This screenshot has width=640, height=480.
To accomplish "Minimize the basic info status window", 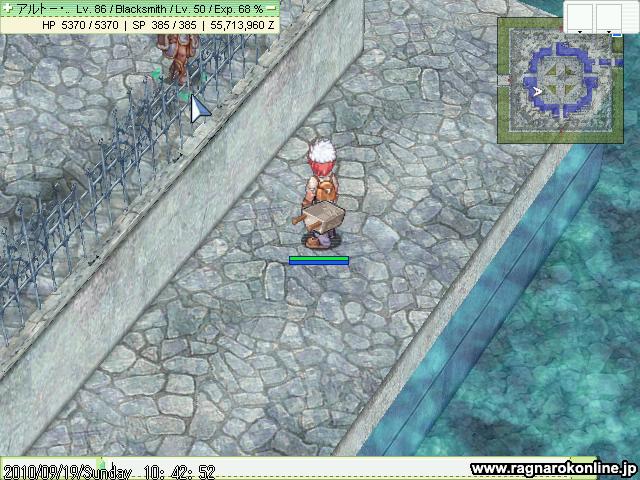I will [271, 8].
